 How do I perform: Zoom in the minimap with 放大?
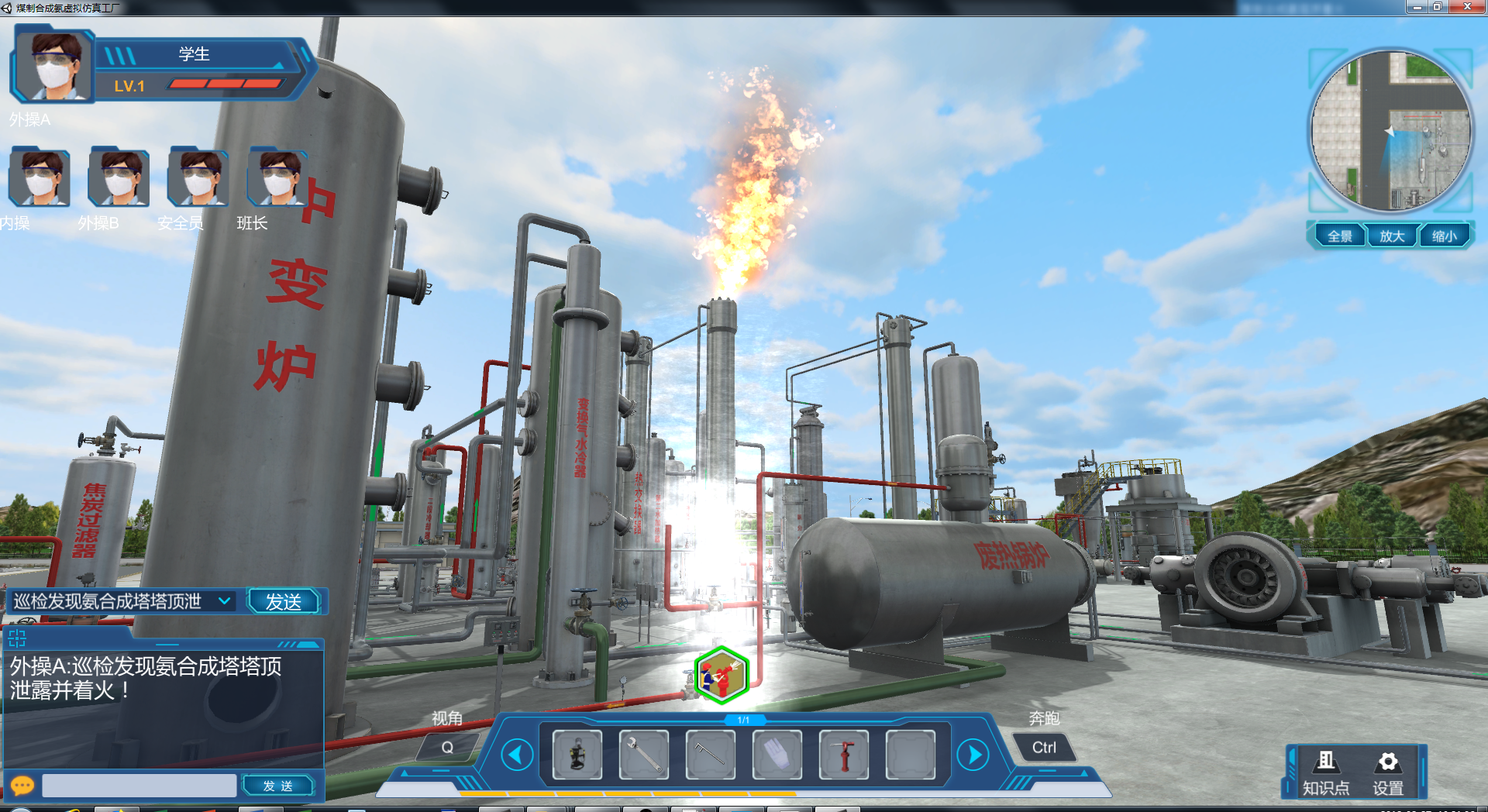1392,236
